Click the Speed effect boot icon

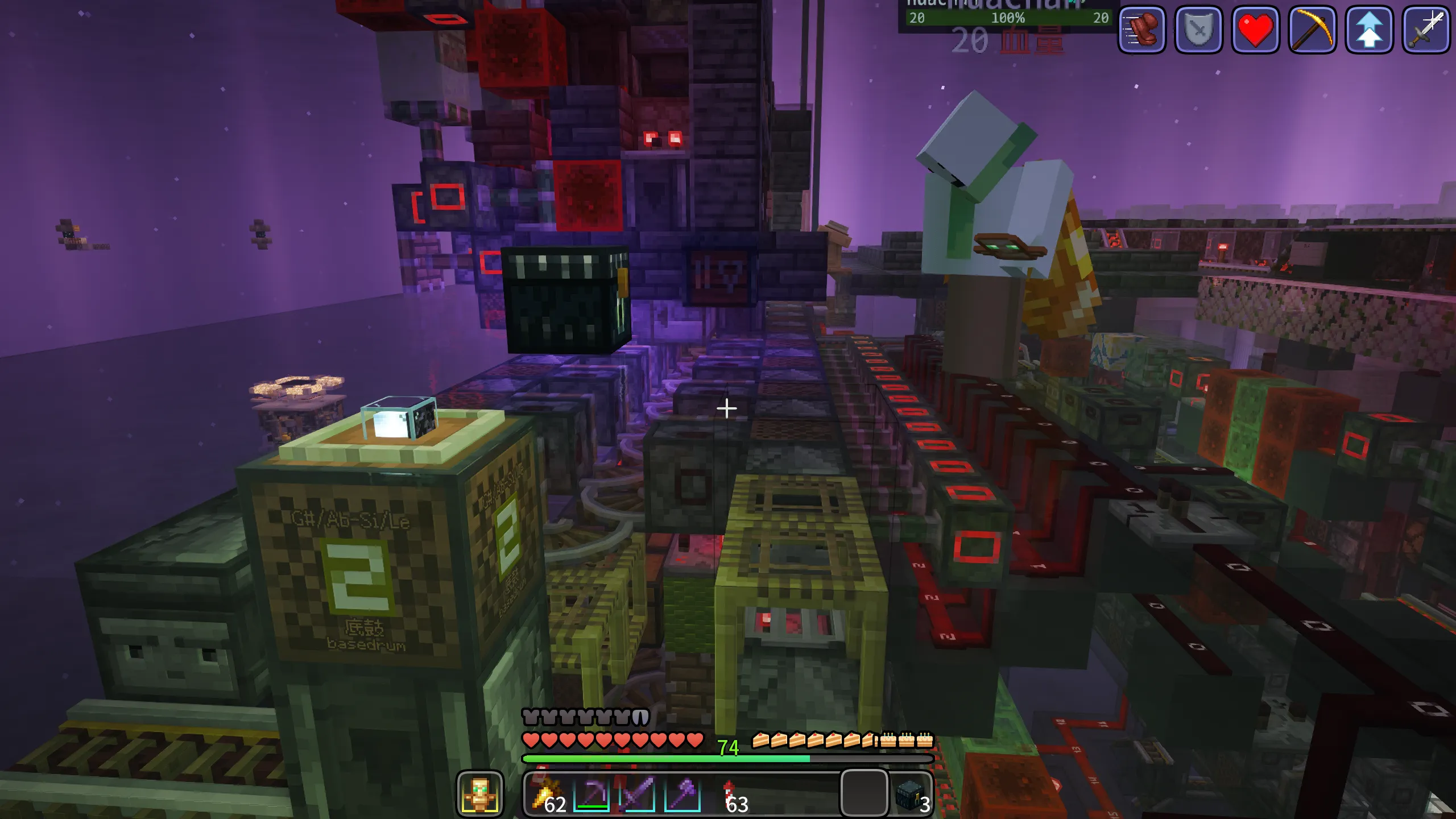1142,30
